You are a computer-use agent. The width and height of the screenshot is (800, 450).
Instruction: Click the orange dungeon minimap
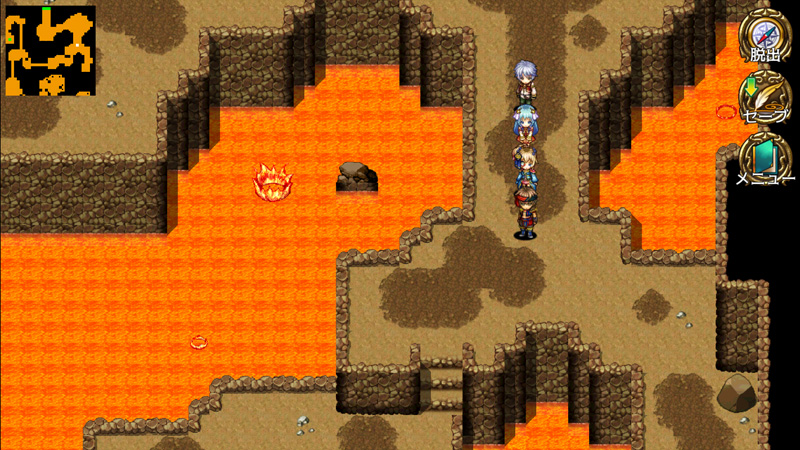click(x=49, y=51)
